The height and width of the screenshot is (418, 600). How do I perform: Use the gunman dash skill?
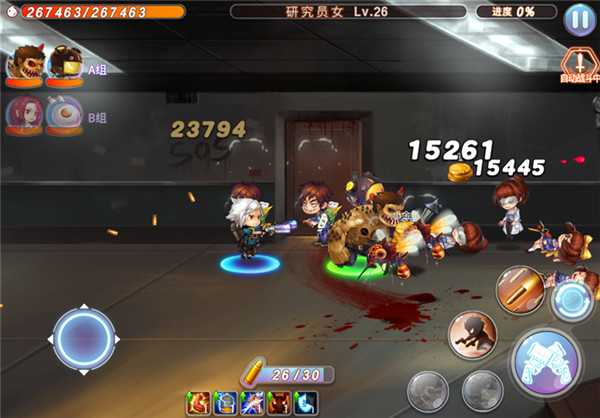[472, 333]
